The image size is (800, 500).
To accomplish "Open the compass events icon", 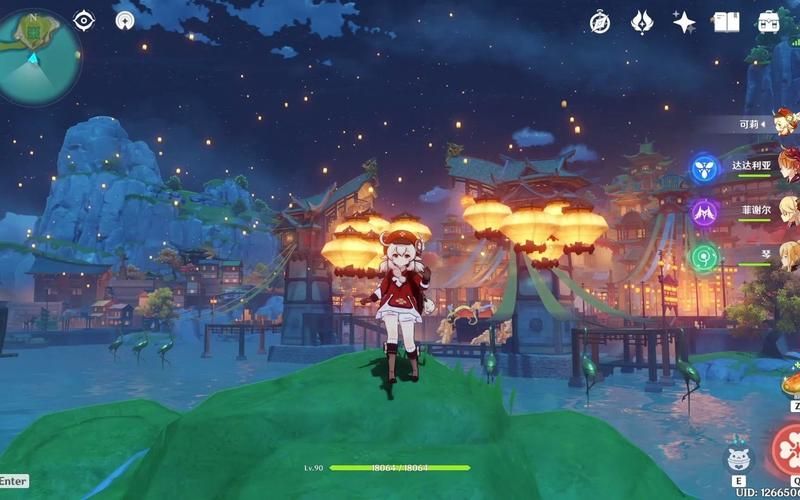I will pos(600,22).
